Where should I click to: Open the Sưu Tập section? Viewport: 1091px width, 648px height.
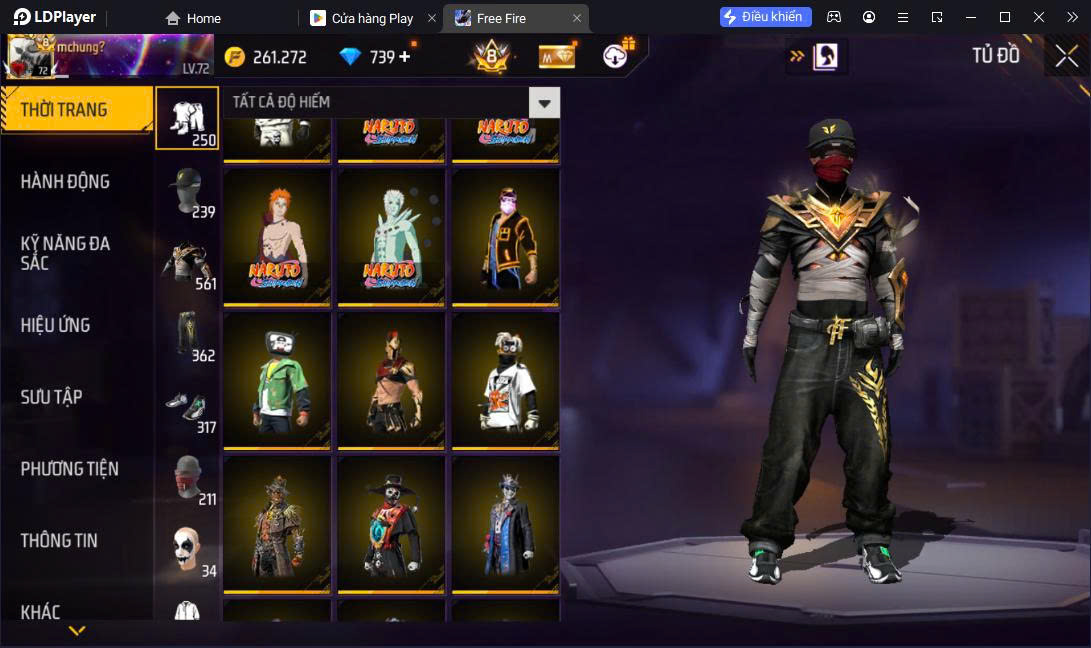coord(52,397)
